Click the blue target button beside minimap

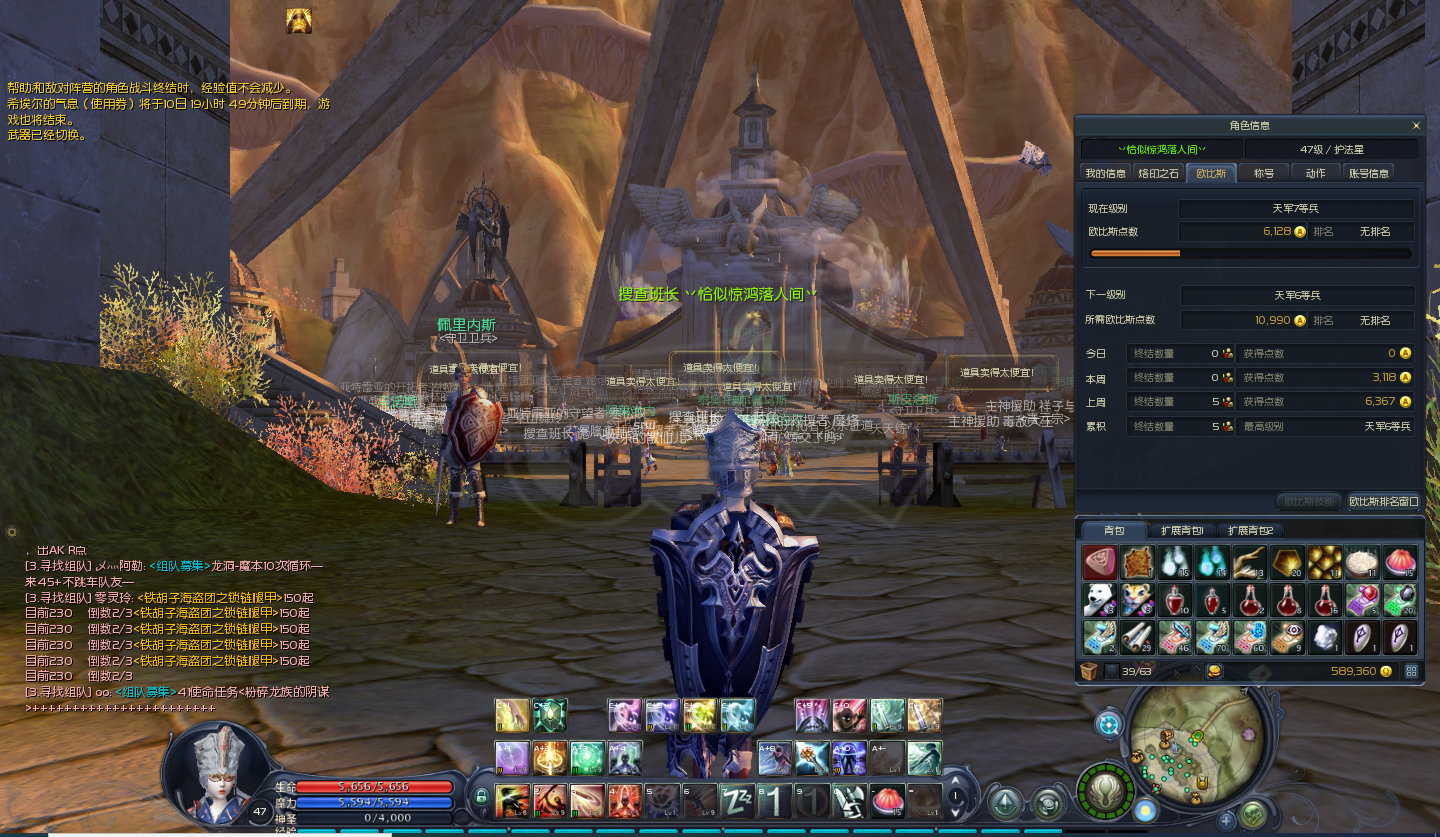(x=1108, y=725)
